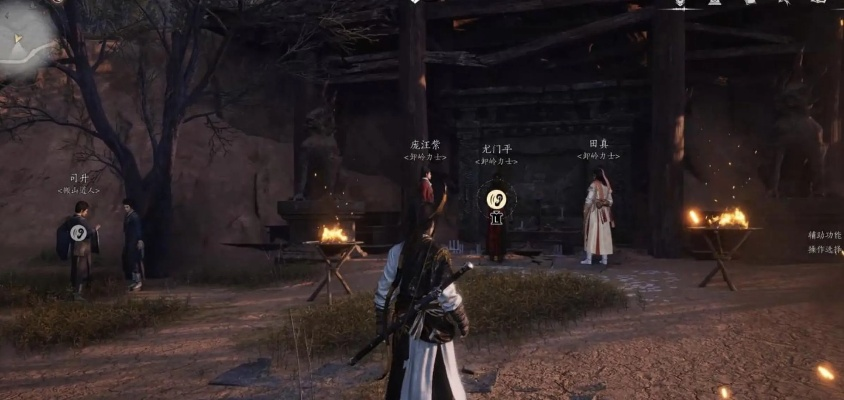Open the circular minimap
The height and width of the screenshot is (400, 844).
point(22,38)
